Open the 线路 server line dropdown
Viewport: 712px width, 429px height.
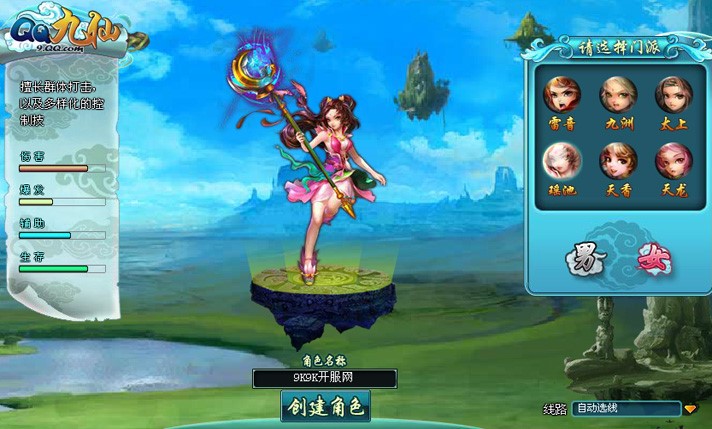click(690, 409)
